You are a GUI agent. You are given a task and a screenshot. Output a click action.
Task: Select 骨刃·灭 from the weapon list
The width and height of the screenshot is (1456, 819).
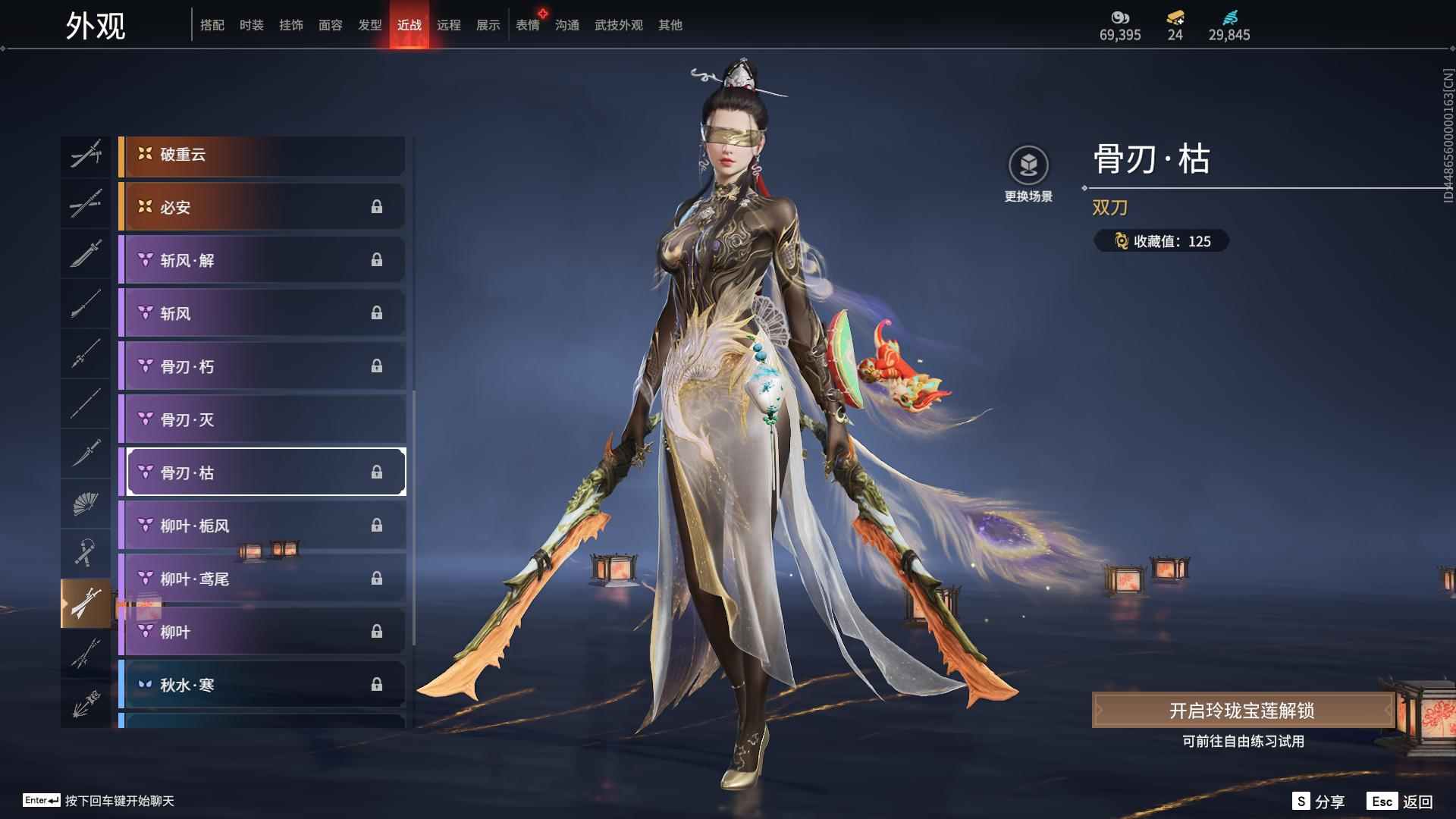pos(262,419)
